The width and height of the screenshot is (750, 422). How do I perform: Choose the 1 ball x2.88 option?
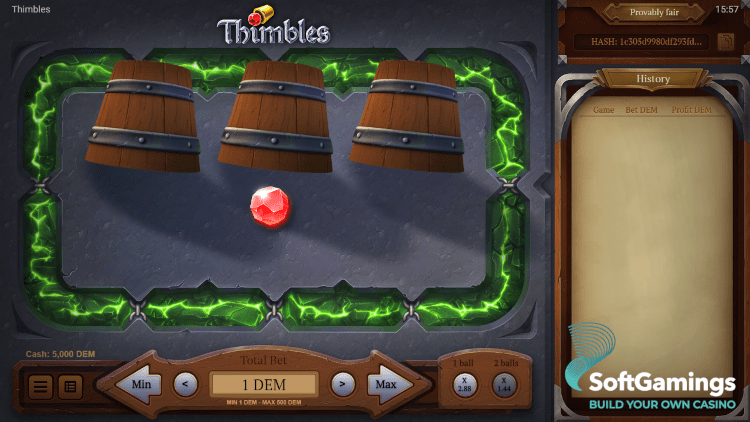[x=464, y=383]
